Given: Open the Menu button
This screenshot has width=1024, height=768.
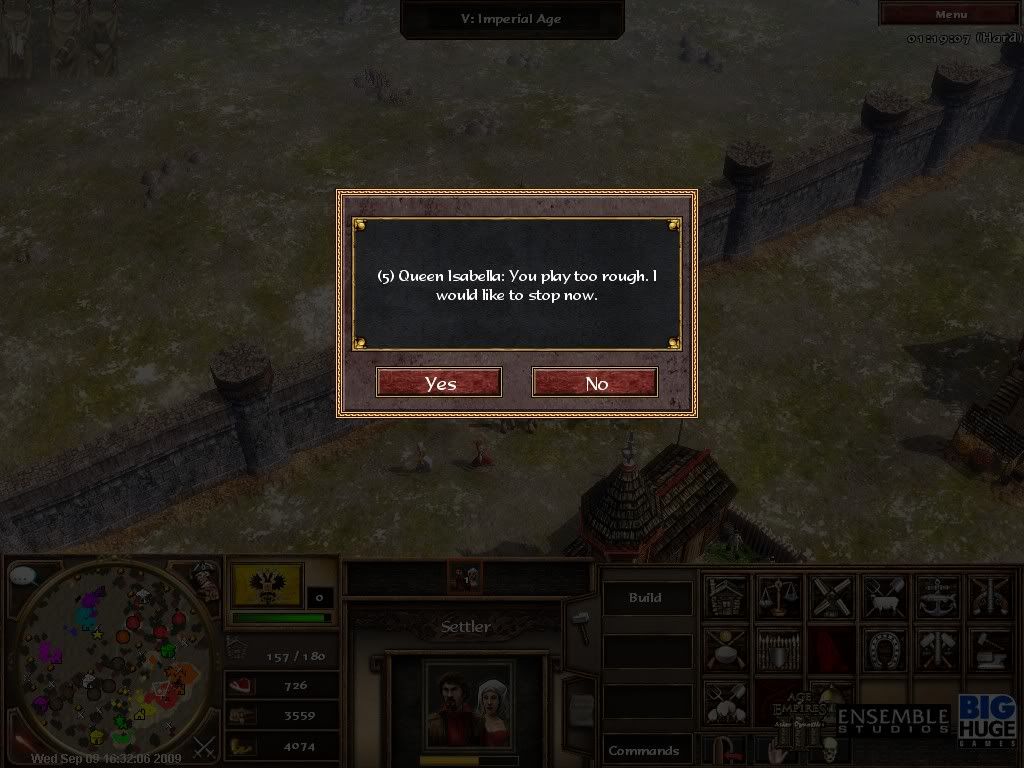Looking at the screenshot, I should [x=950, y=14].
